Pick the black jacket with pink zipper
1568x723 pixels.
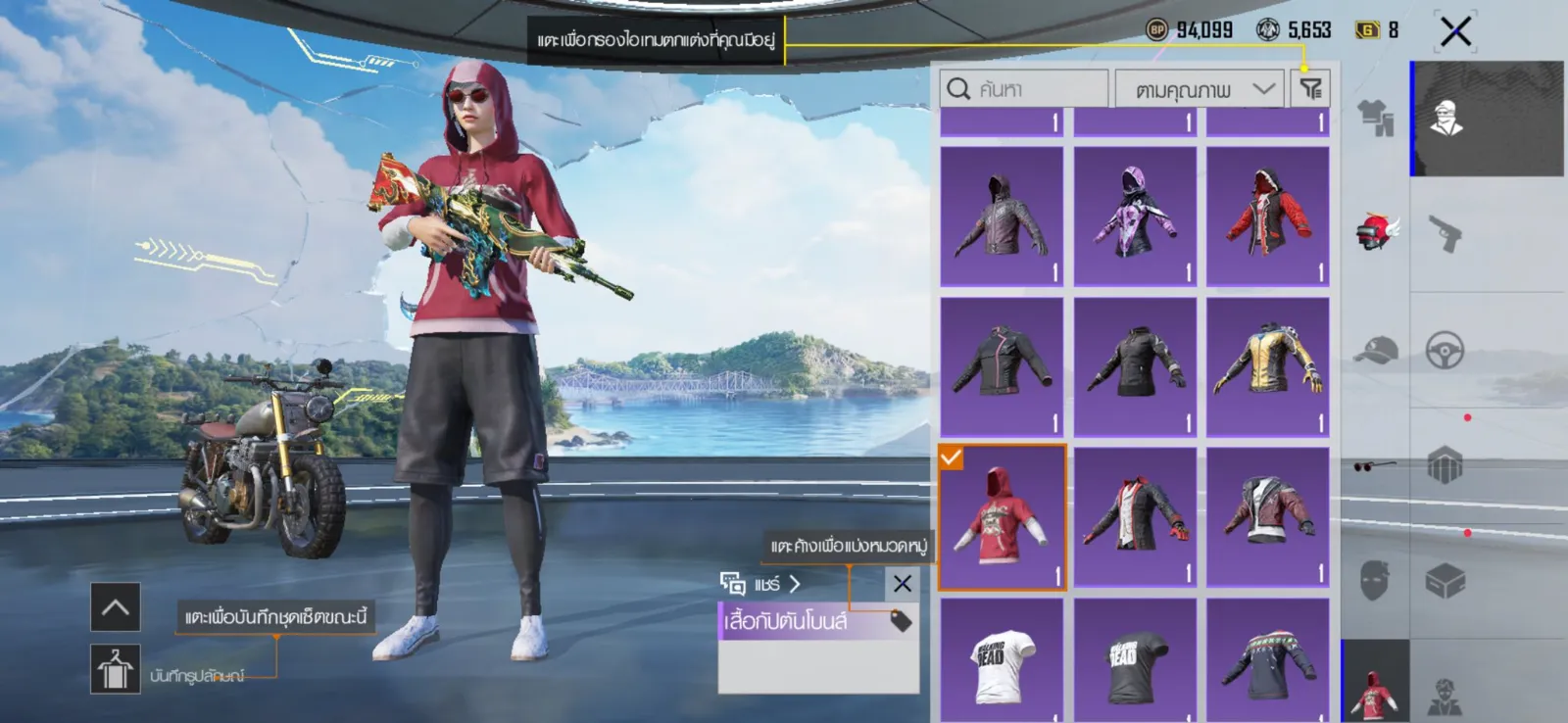coord(1002,366)
